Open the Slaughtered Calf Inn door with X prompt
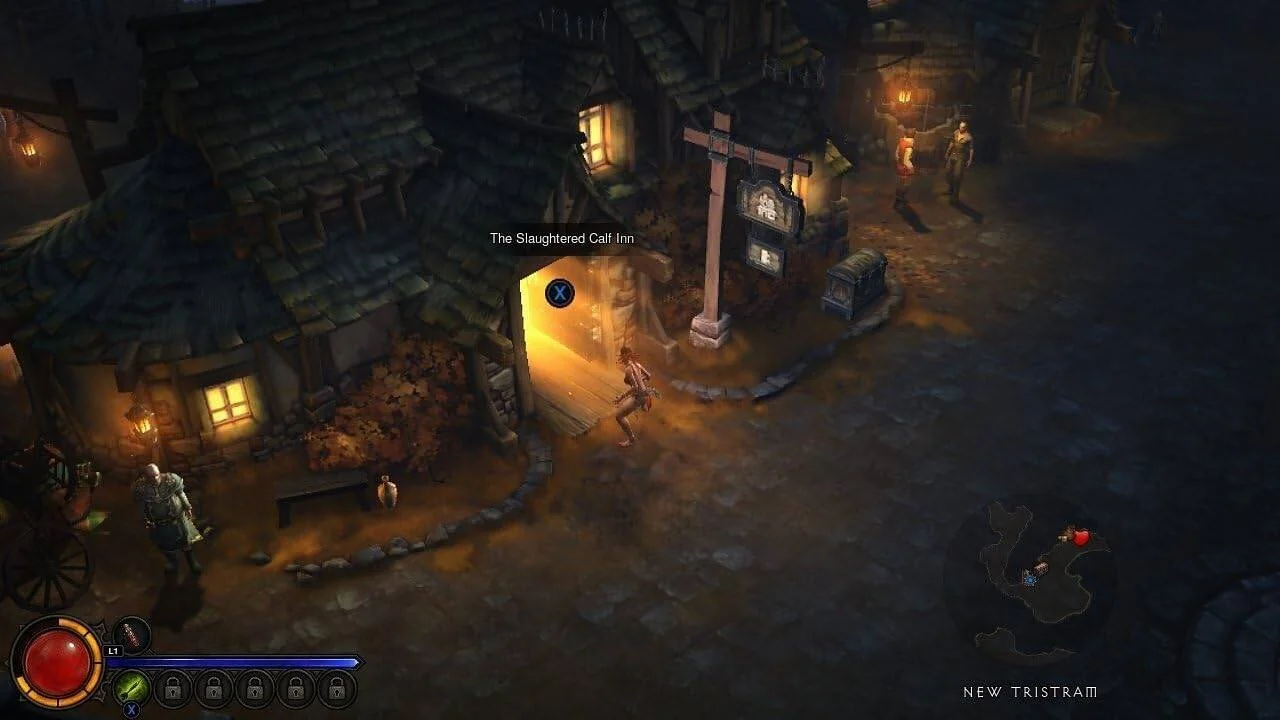1280x720 pixels. tap(559, 293)
